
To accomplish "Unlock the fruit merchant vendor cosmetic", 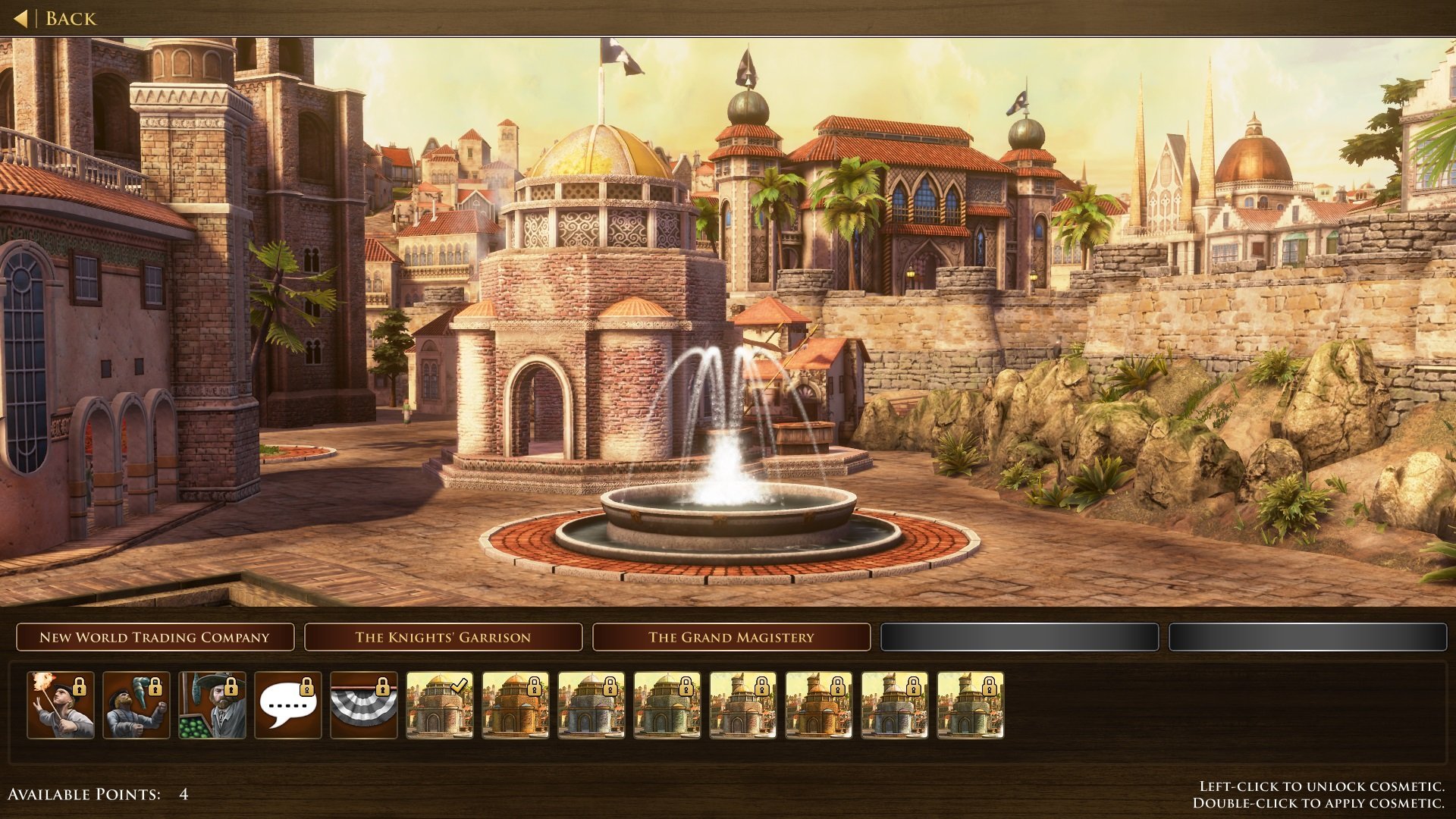I will (212, 704).
